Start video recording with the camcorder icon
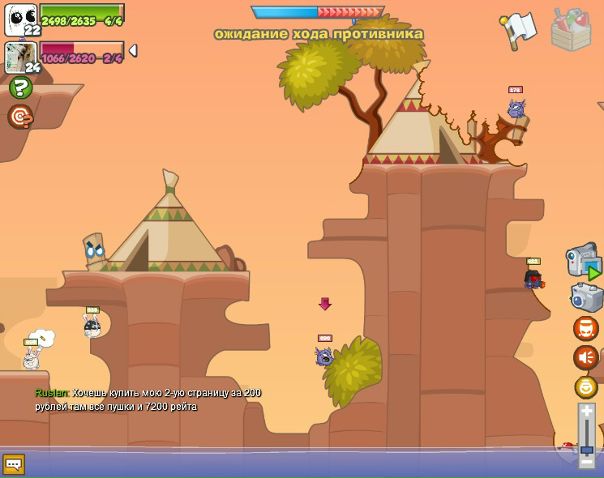The height and width of the screenshot is (478, 604). (583, 262)
